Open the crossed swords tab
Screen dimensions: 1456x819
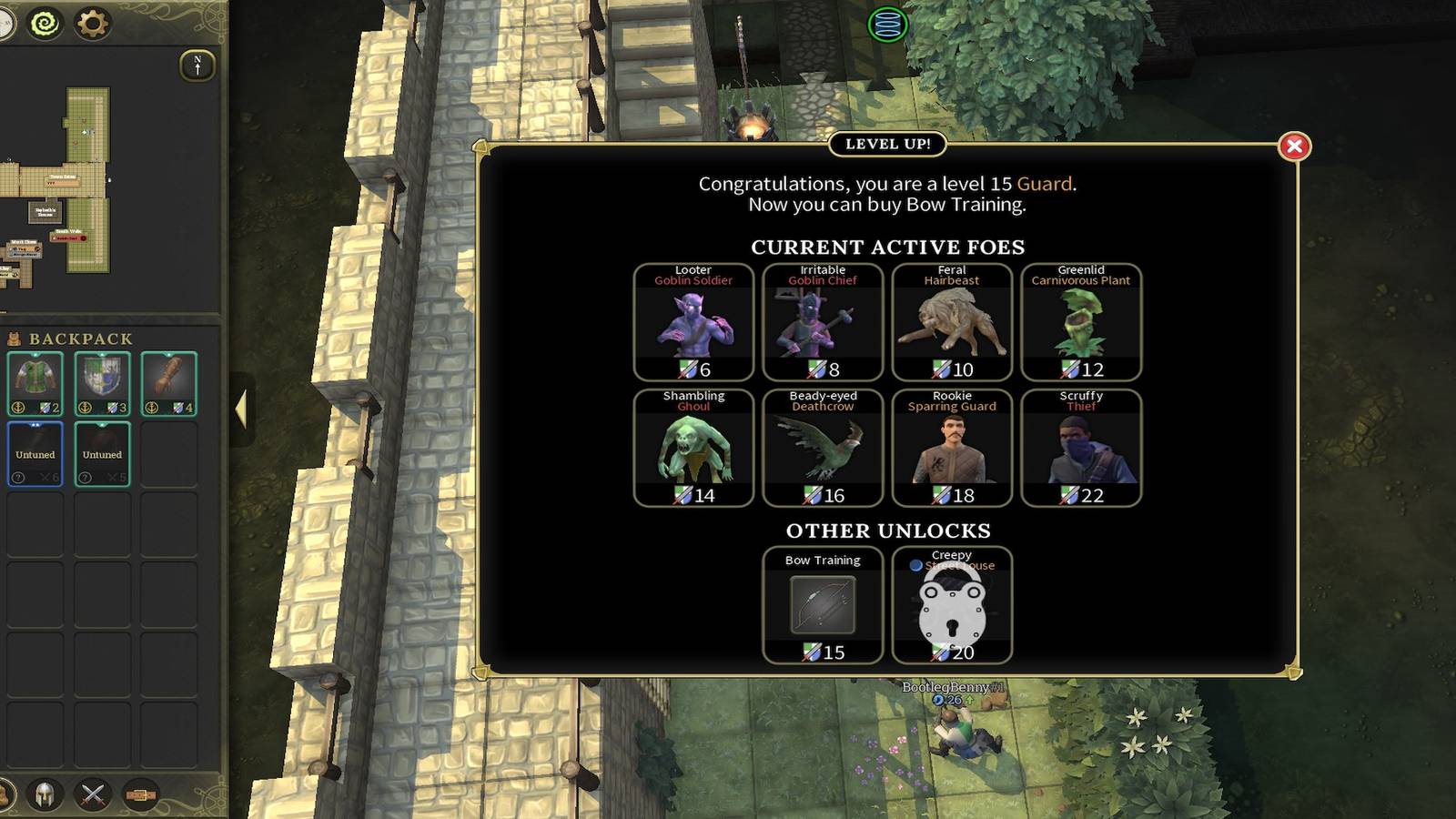[x=92, y=794]
